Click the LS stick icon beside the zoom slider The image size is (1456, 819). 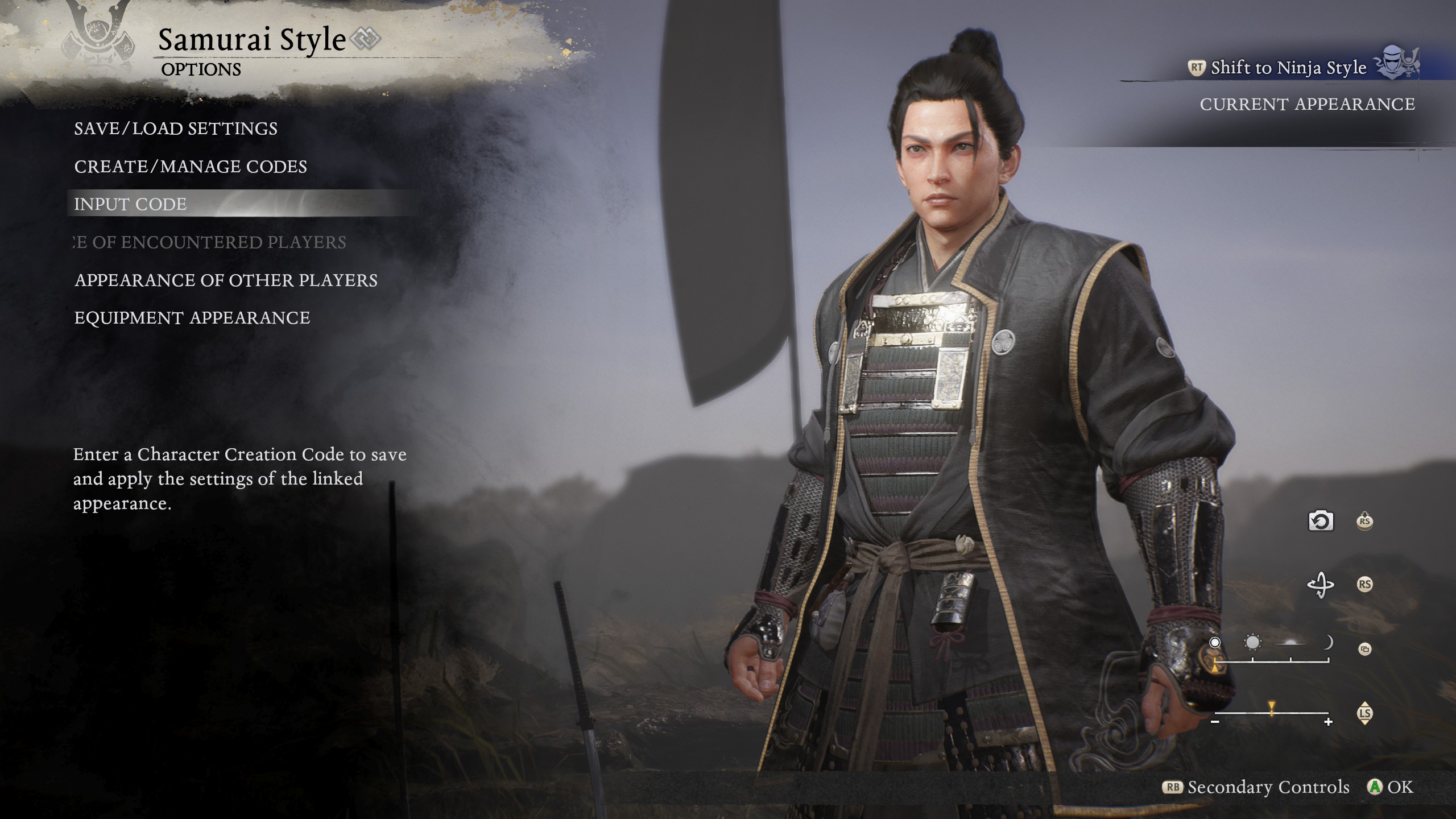(x=1366, y=714)
